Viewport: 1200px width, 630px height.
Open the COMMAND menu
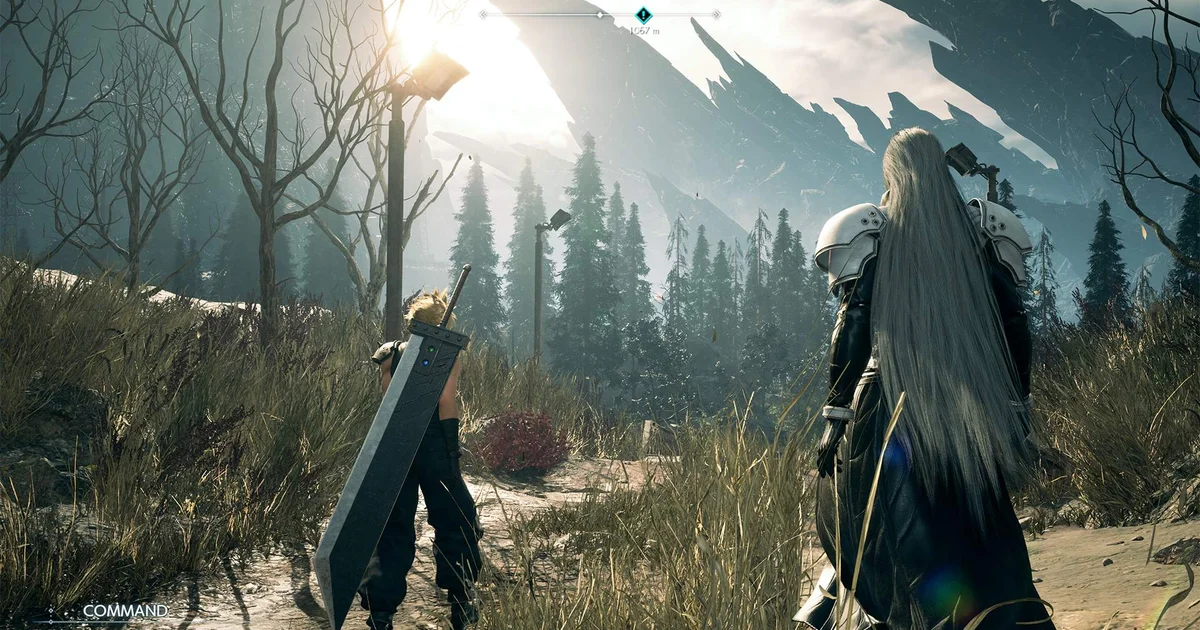[x=124, y=610]
